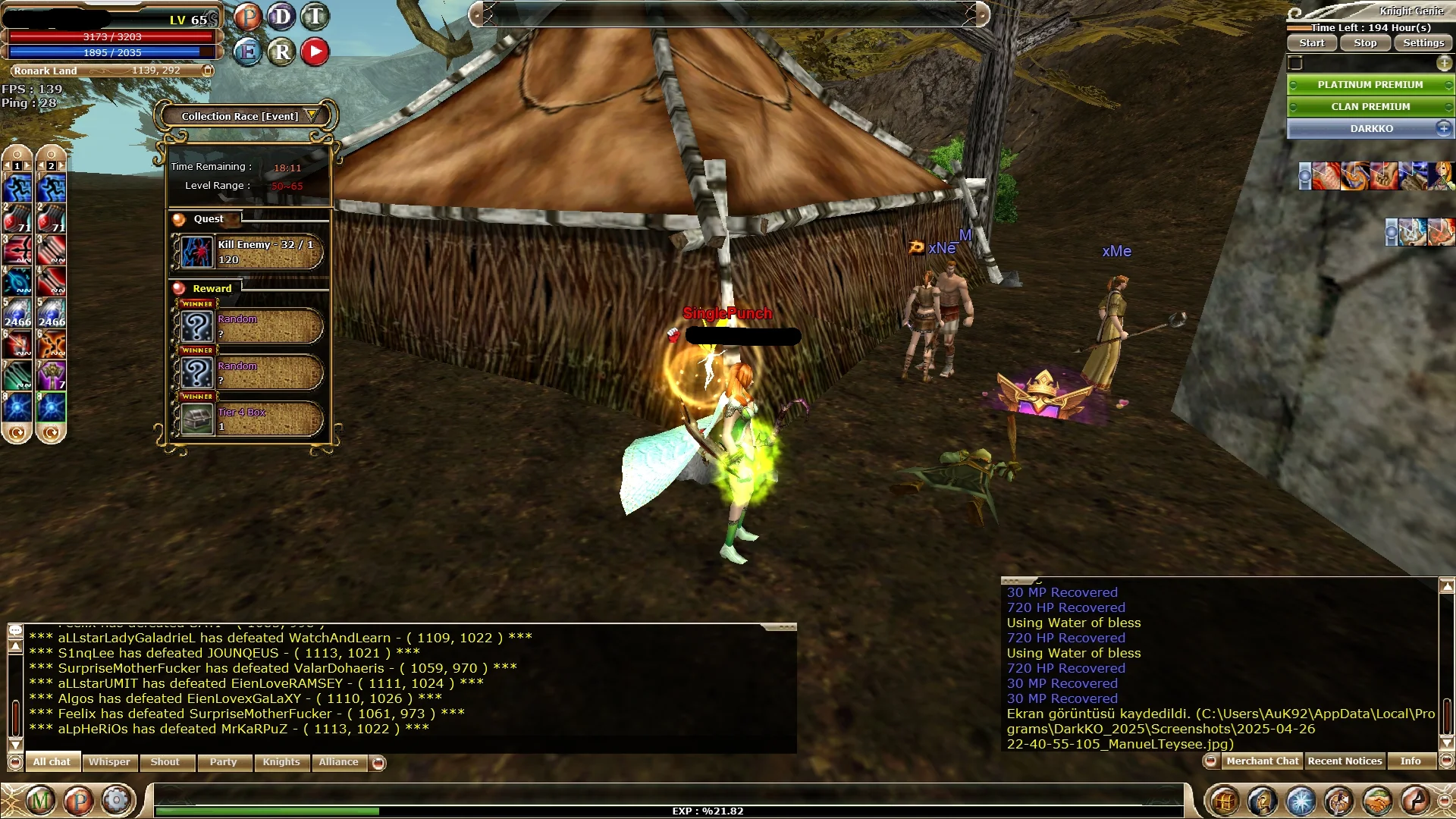Open Knight Genie Settings
This screenshot has width=1456, height=819.
pyautogui.click(x=1423, y=43)
